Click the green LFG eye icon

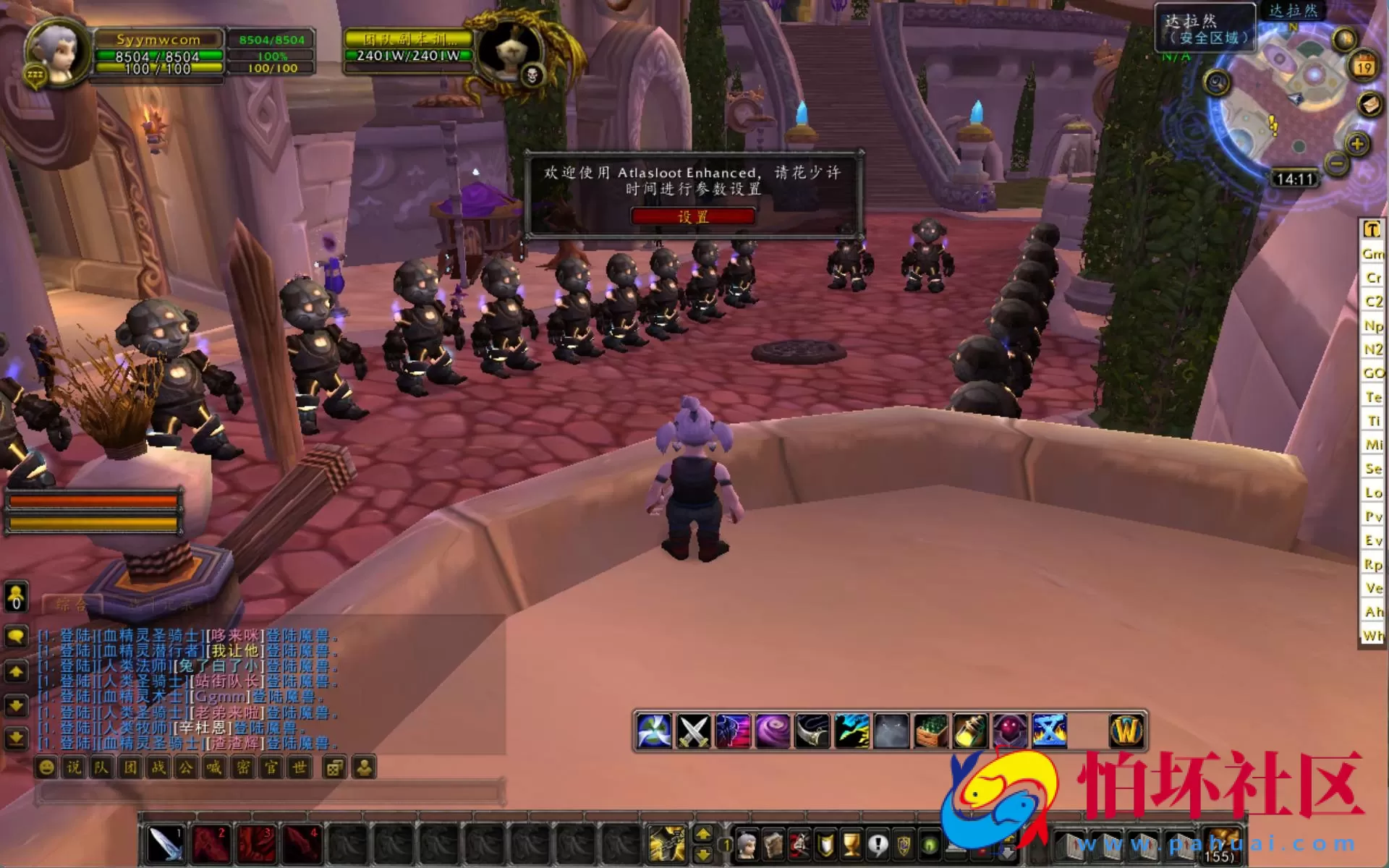click(x=929, y=846)
